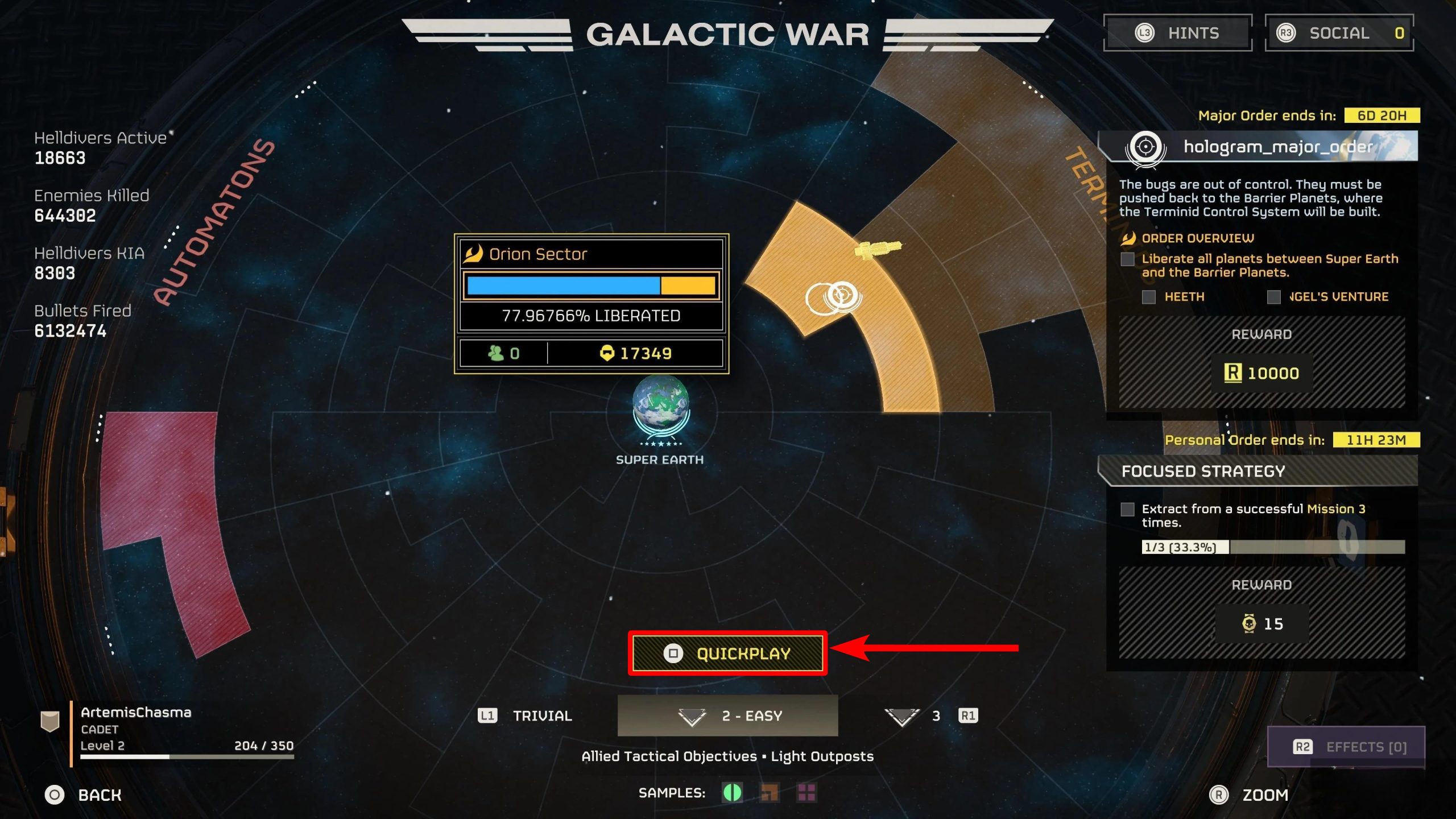
Task: Choose the 2 - Easy difficulty
Action: pyautogui.click(x=727, y=715)
